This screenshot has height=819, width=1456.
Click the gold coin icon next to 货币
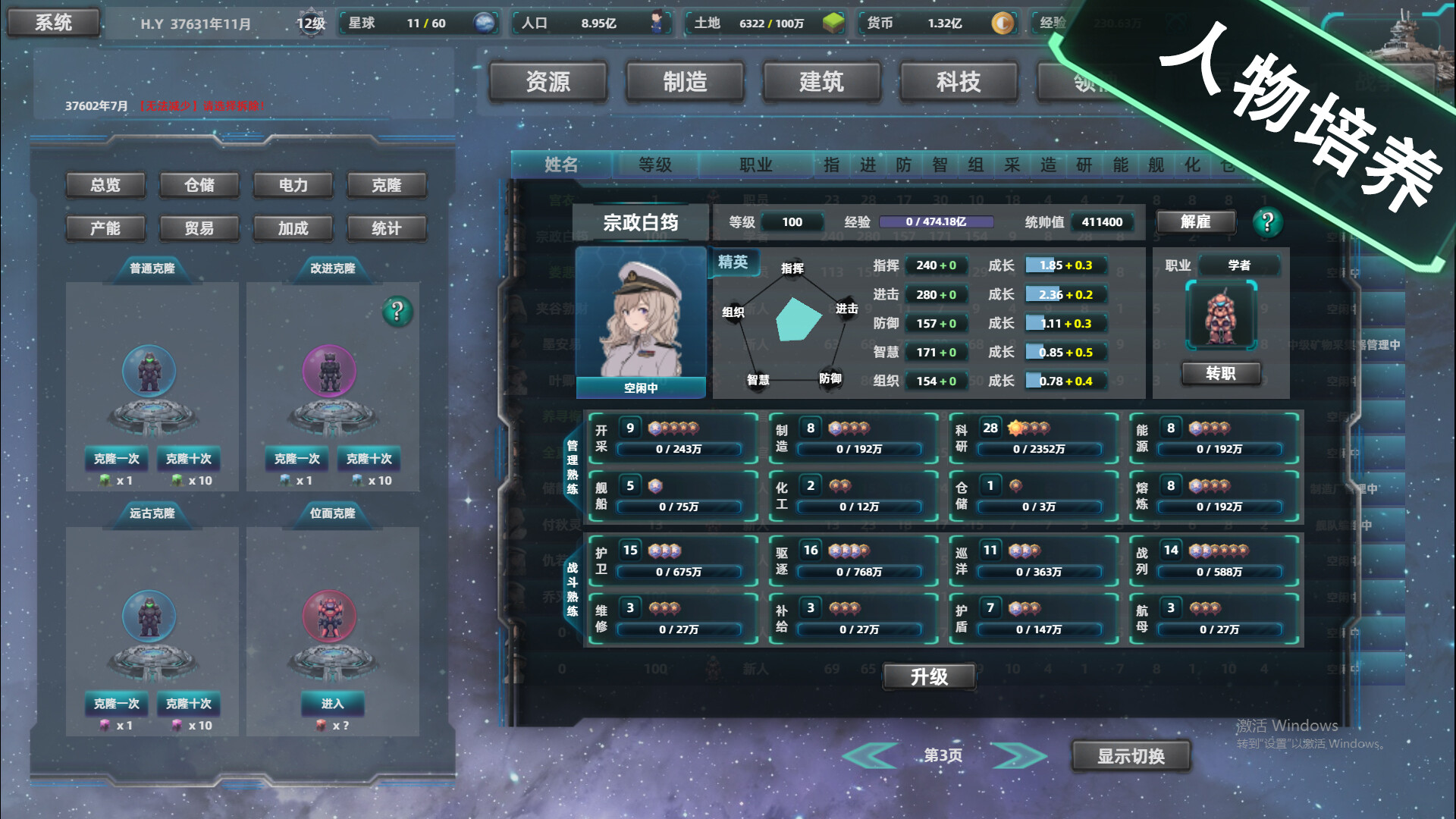[x=1003, y=24]
